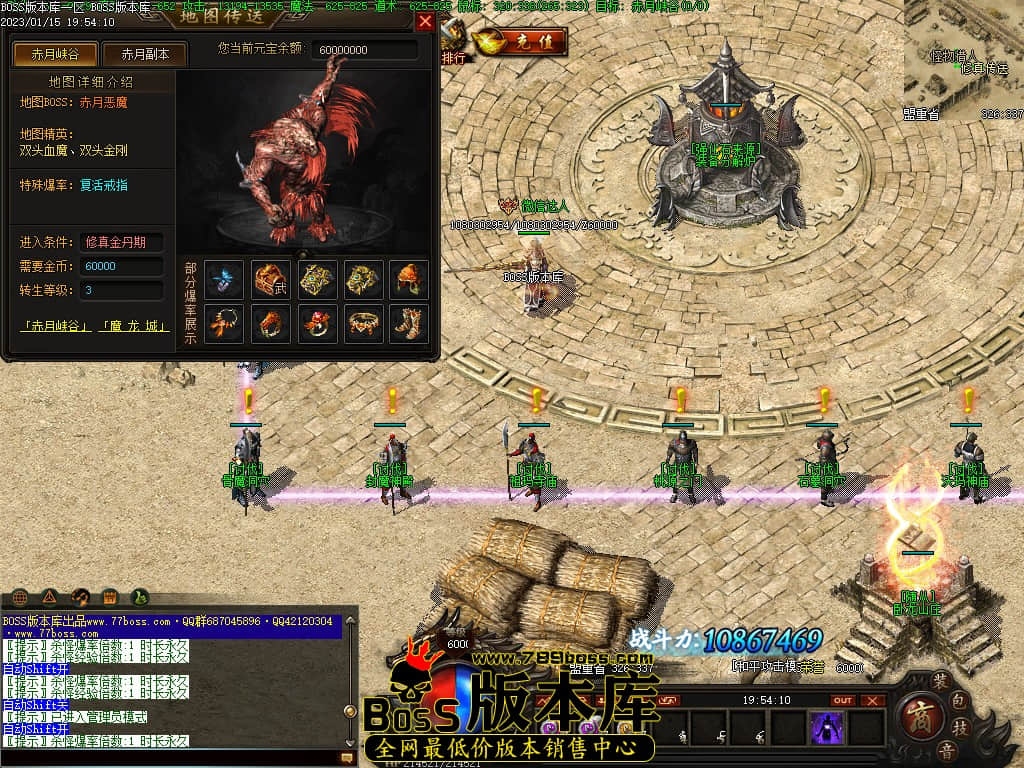1024x768 pixels.
Task: Activate the purple figure skill slot
Action: tap(828, 727)
